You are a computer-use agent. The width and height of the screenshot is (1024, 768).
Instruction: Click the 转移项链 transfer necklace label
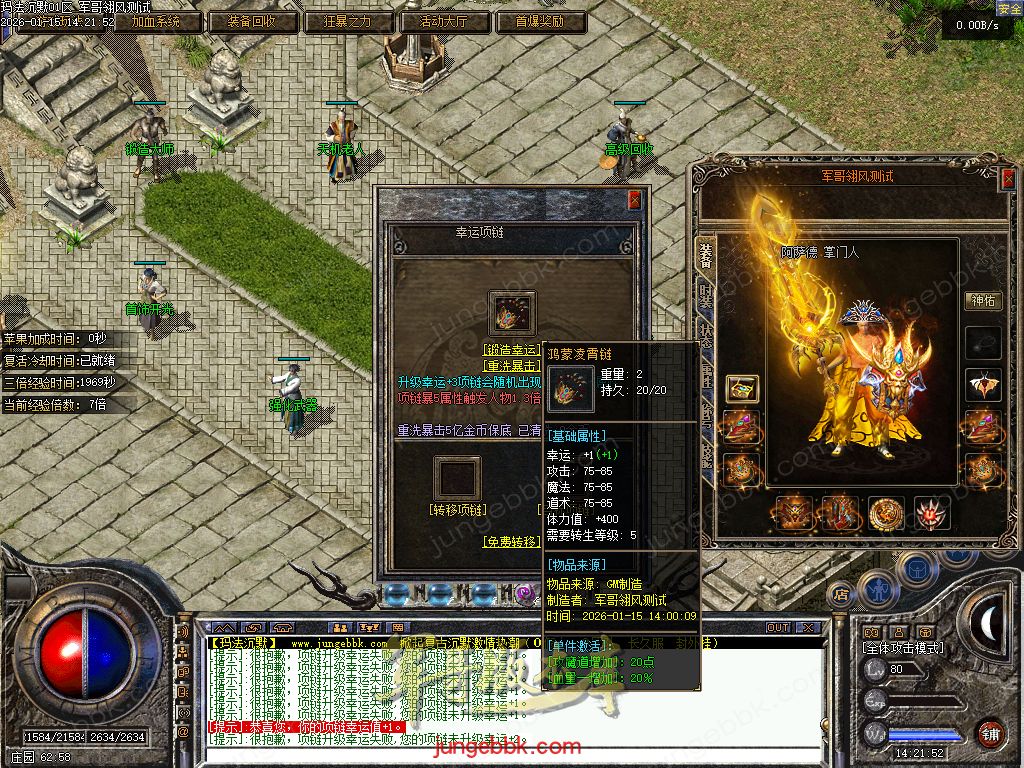click(x=457, y=510)
